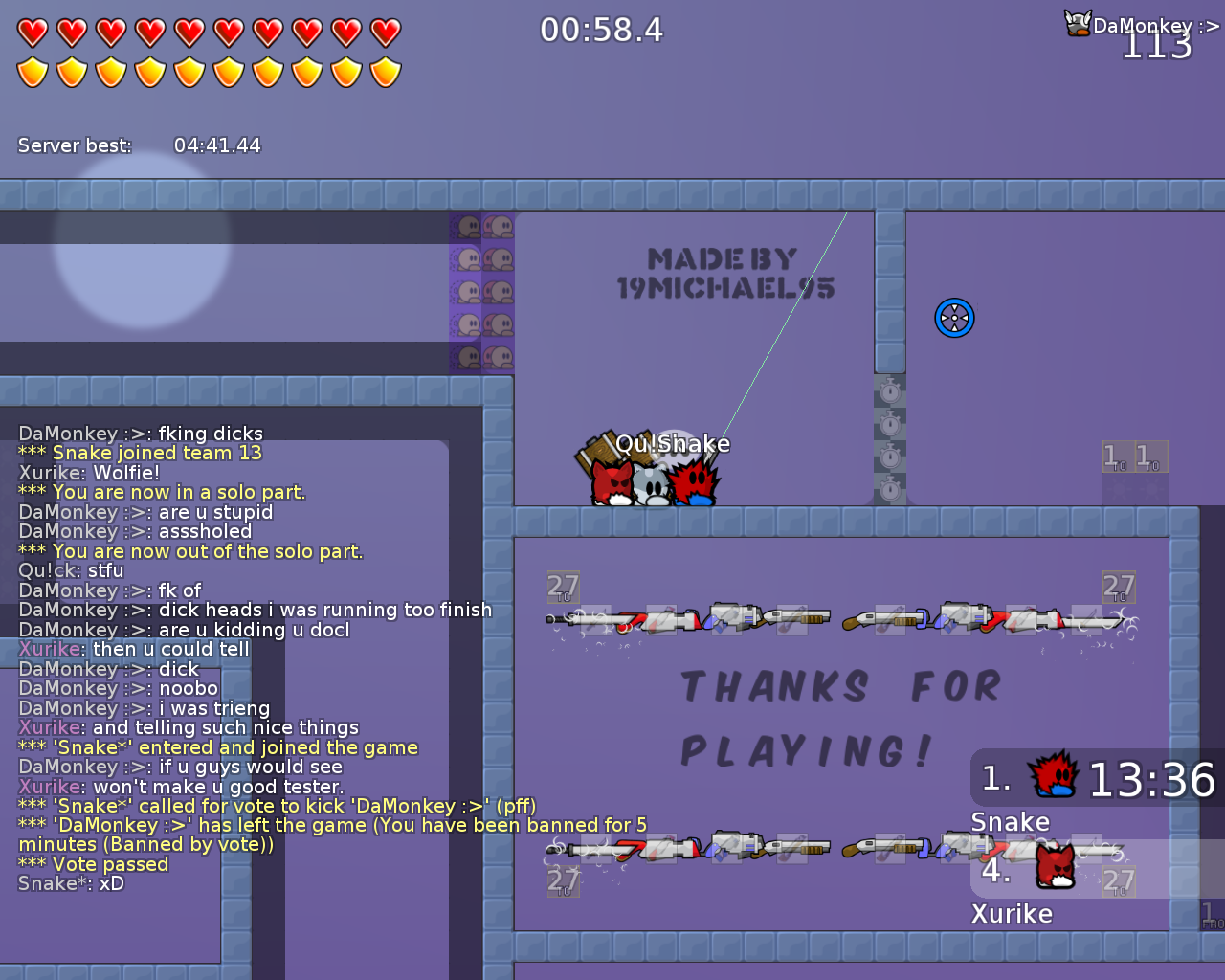Click the score 113 under DaMonkey
This screenshot has height=980, width=1225.
pyautogui.click(x=1156, y=48)
